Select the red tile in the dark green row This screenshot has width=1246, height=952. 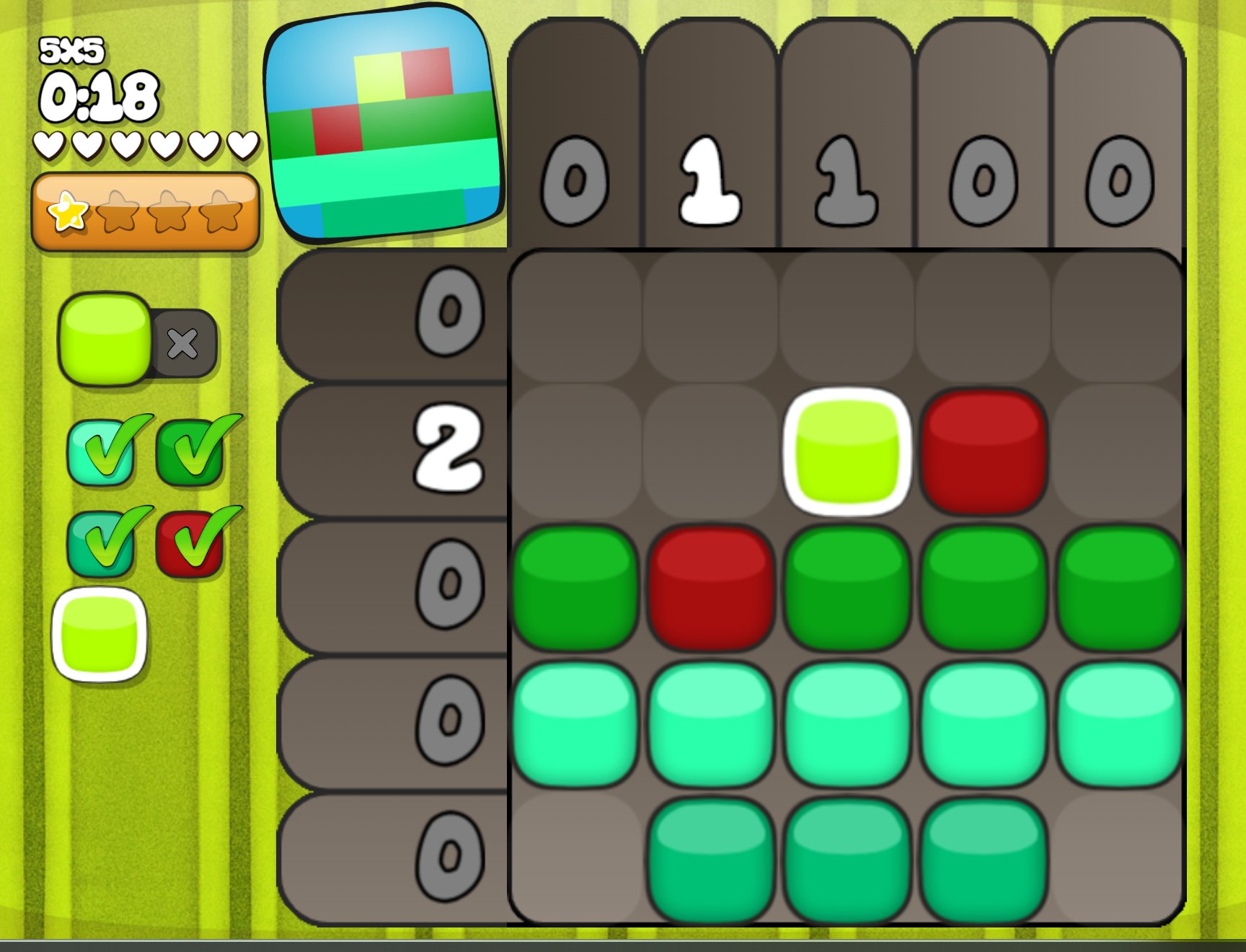(711, 587)
